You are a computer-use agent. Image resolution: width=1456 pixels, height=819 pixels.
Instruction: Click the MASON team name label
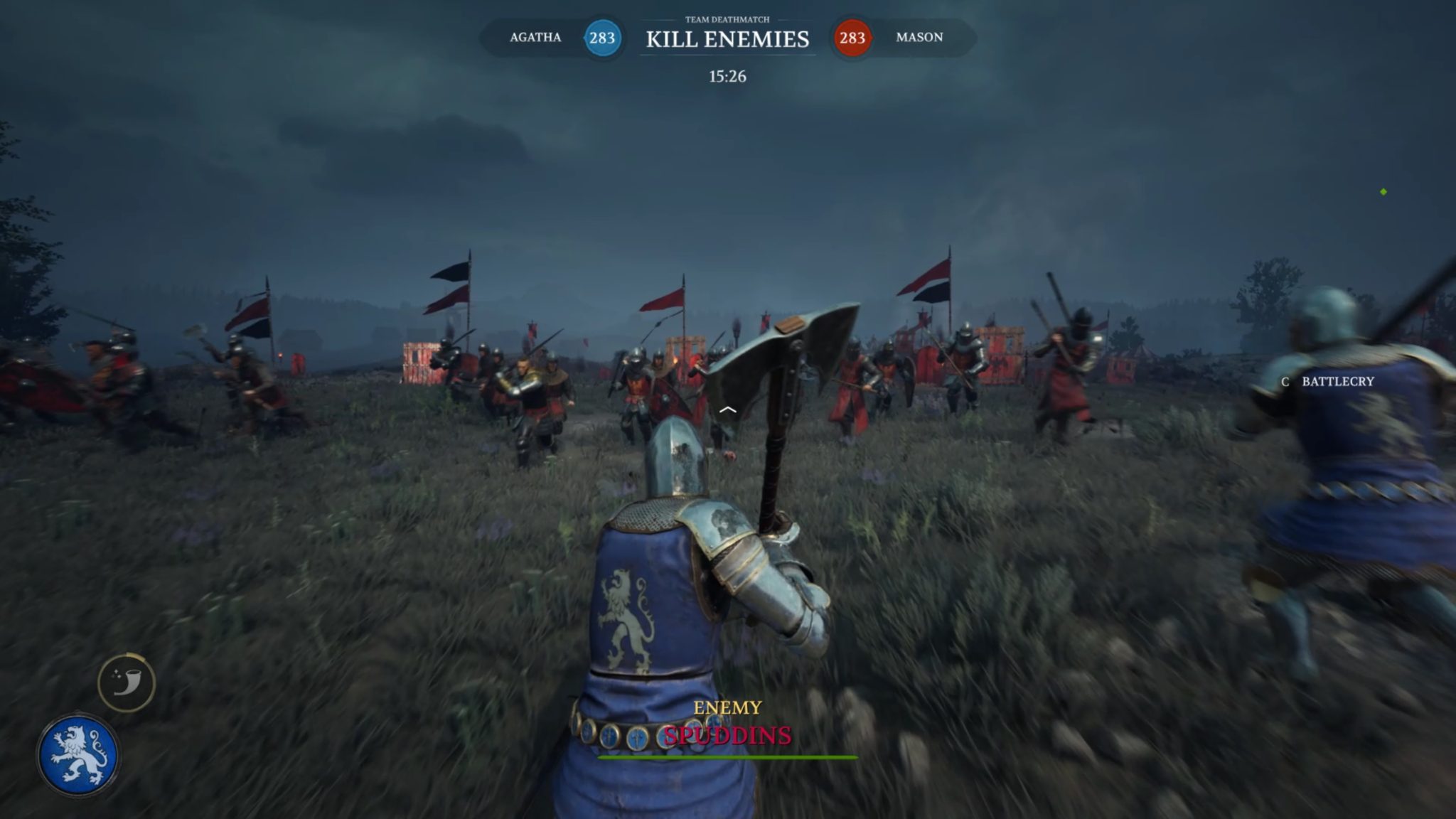pos(919,37)
